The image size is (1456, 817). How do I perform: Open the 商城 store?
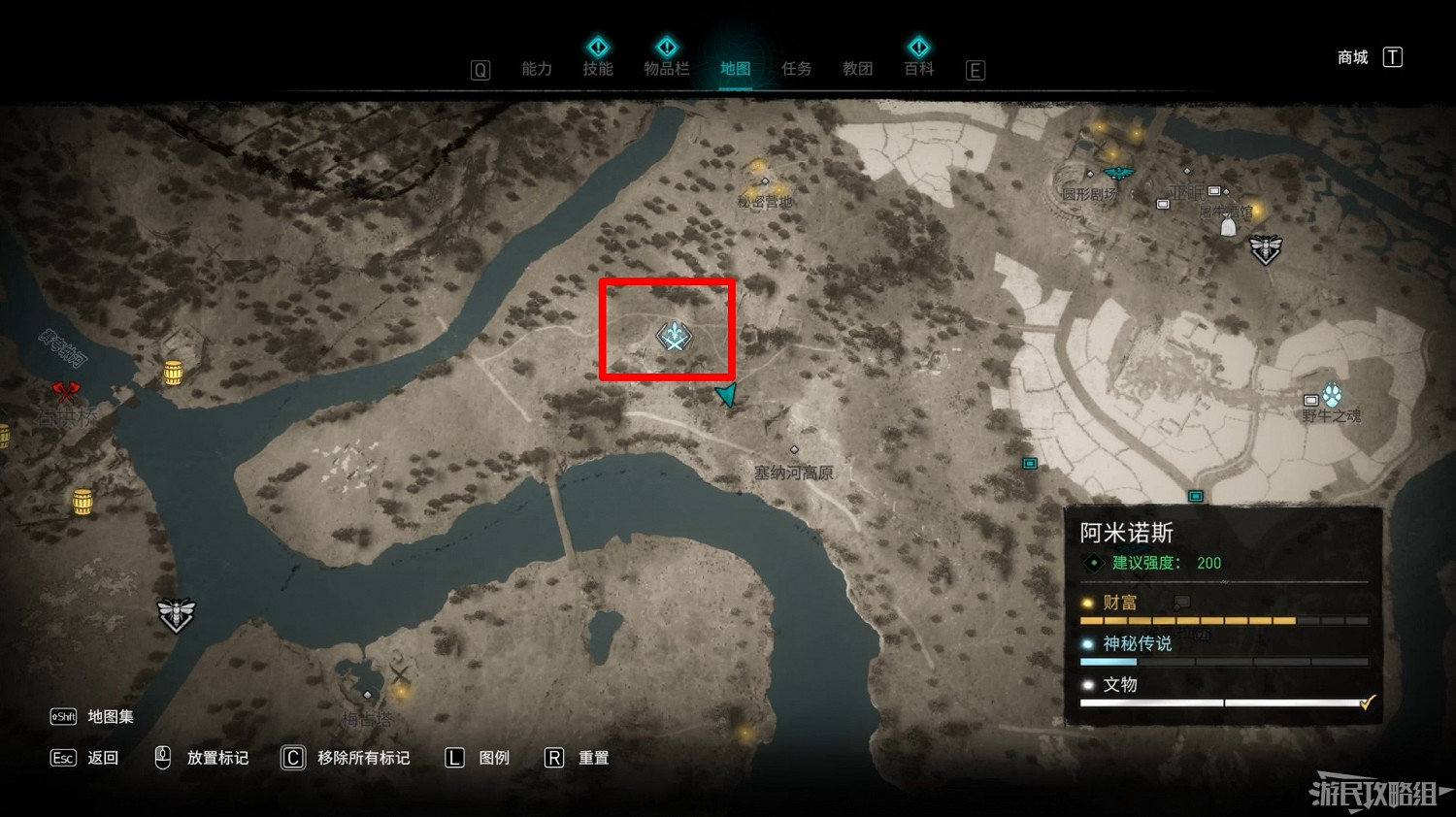(1353, 56)
